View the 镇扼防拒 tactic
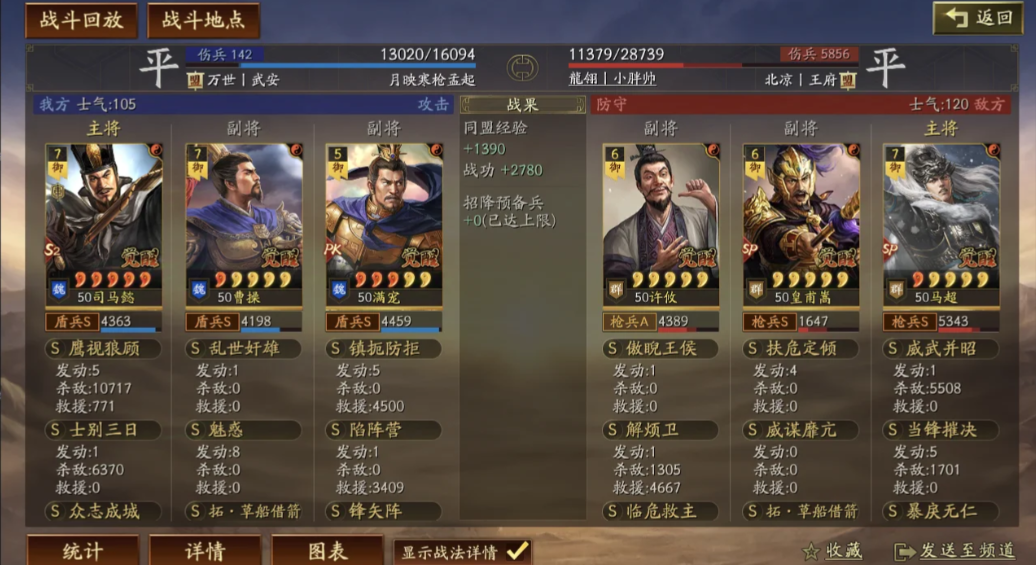 [x=384, y=349]
